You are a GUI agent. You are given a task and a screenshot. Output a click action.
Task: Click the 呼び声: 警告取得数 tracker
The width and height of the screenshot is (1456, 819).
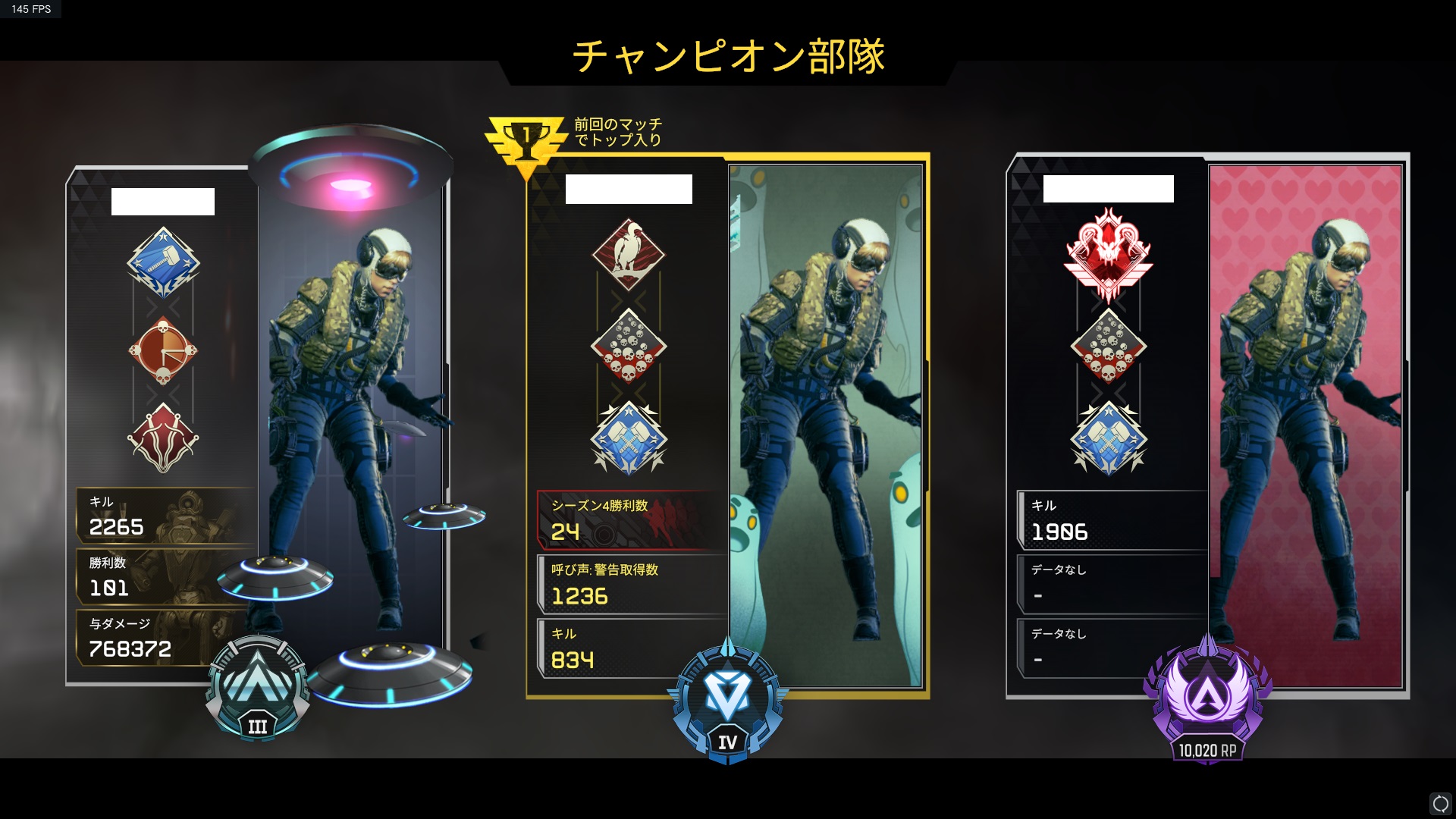tap(628, 584)
